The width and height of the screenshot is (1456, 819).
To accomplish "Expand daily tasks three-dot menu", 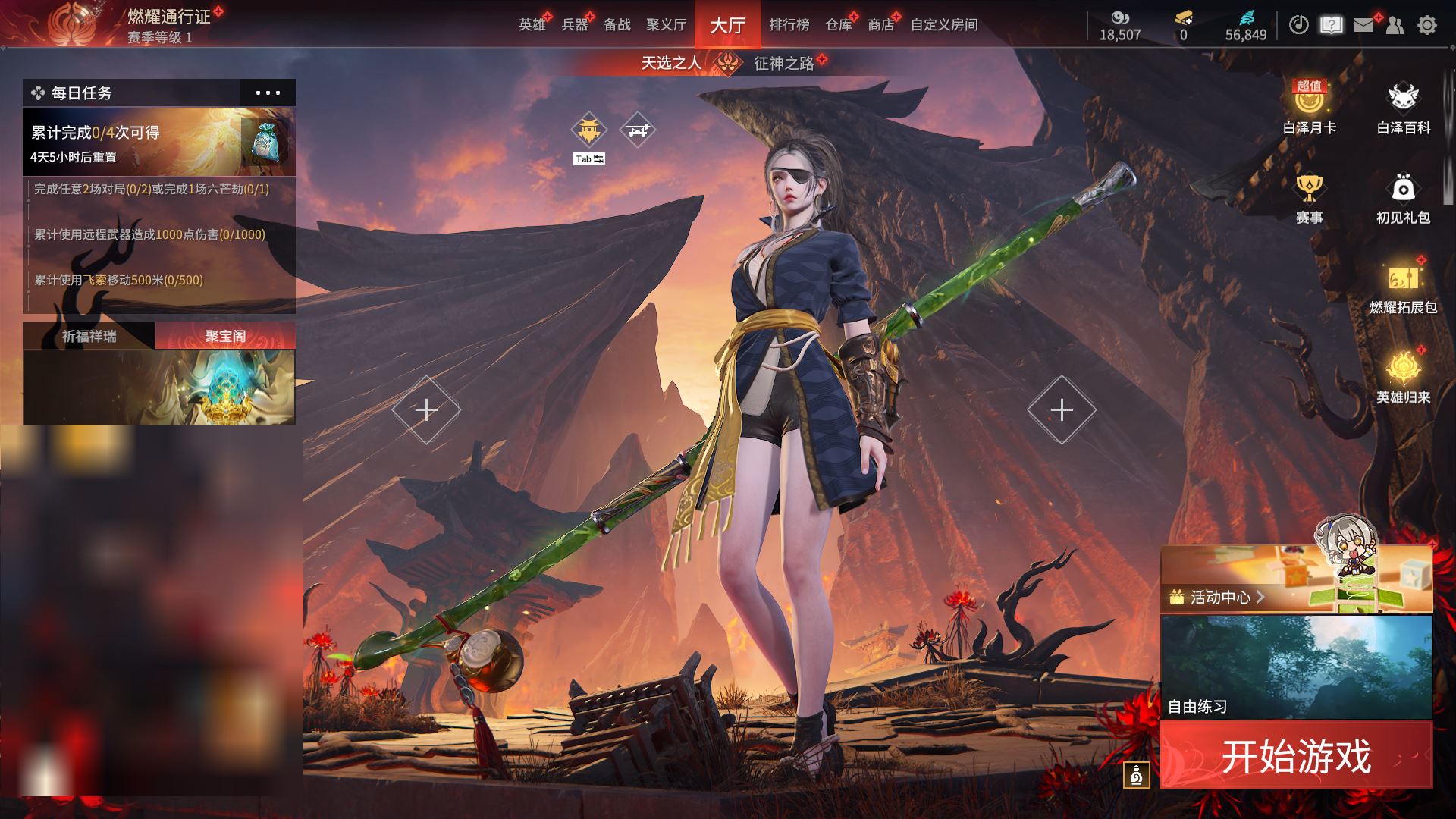I will [268, 93].
